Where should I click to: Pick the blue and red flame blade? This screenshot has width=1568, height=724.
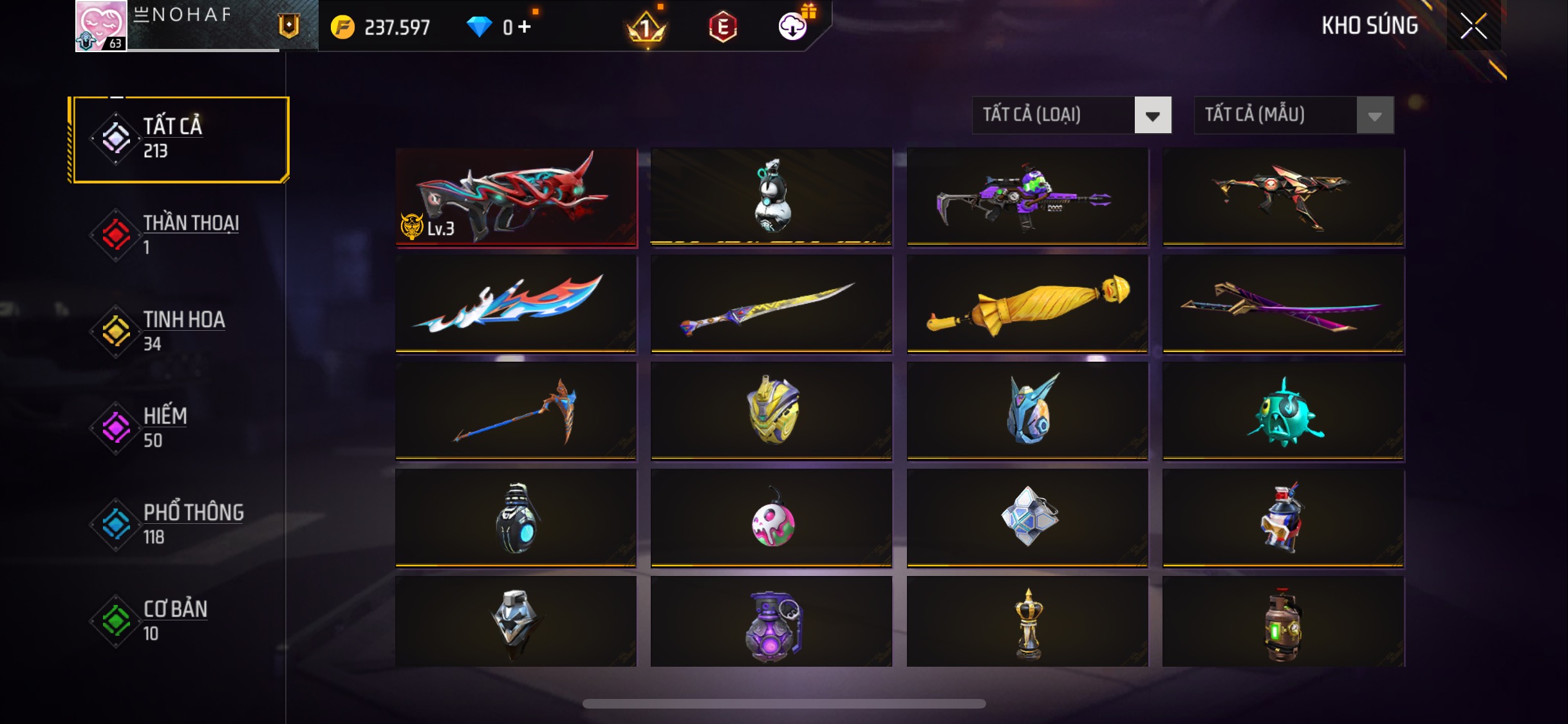coord(516,304)
